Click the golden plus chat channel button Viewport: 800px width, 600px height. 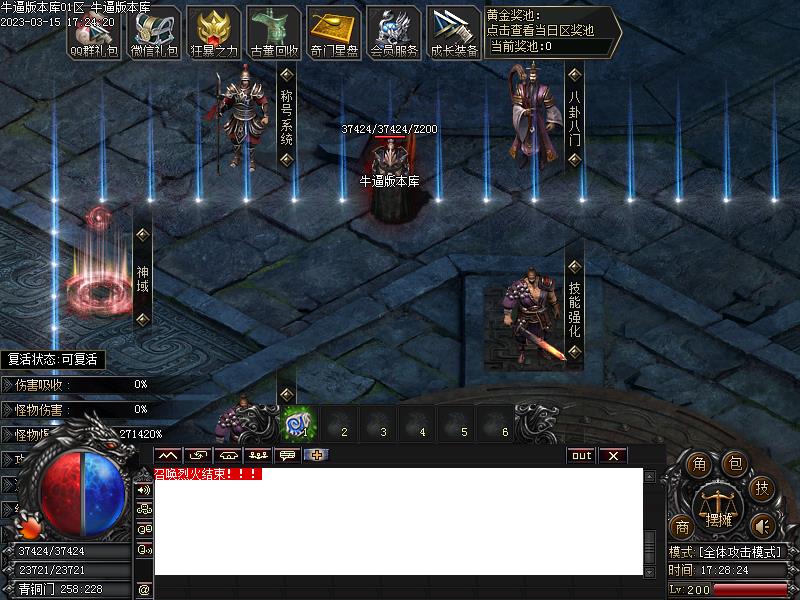(316, 456)
